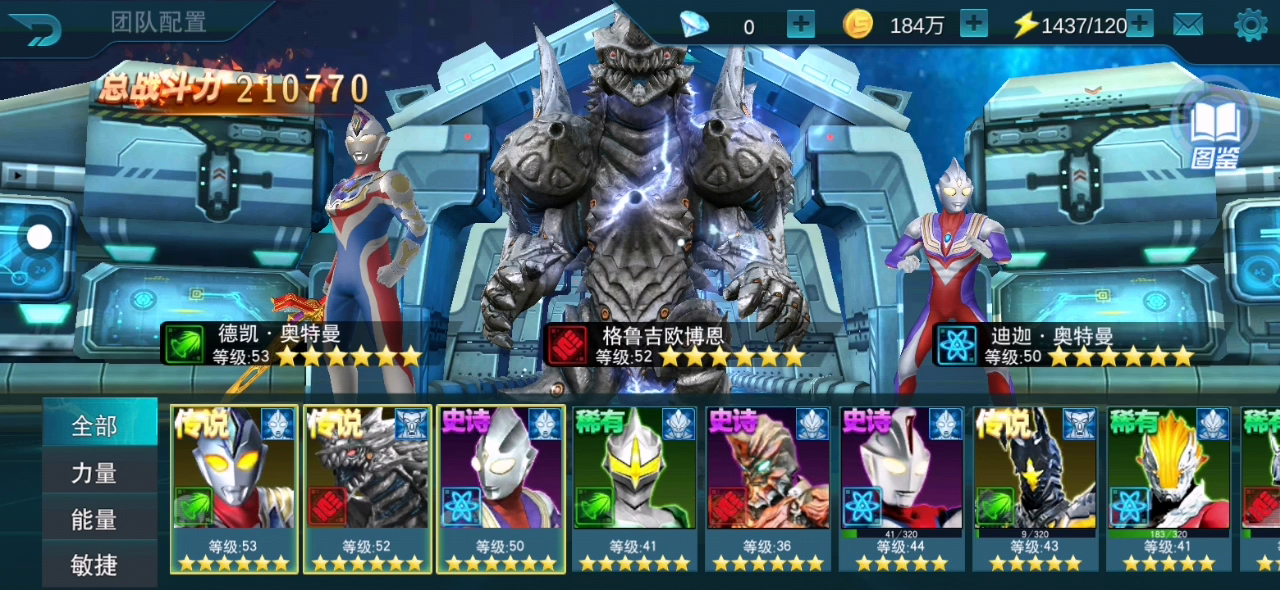1280x590 pixels.
Task: Choose the level 52 monster card
Action: click(x=368, y=488)
